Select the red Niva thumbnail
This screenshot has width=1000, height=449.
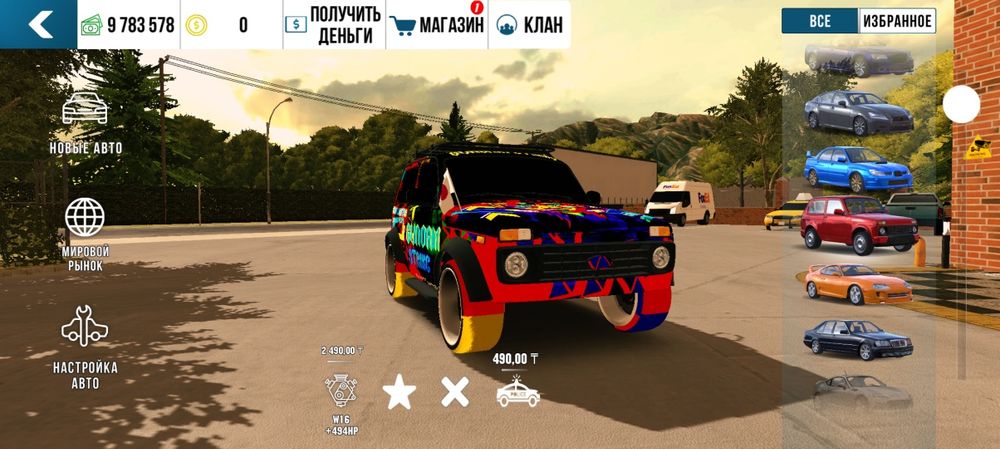[x=858, y=224]
